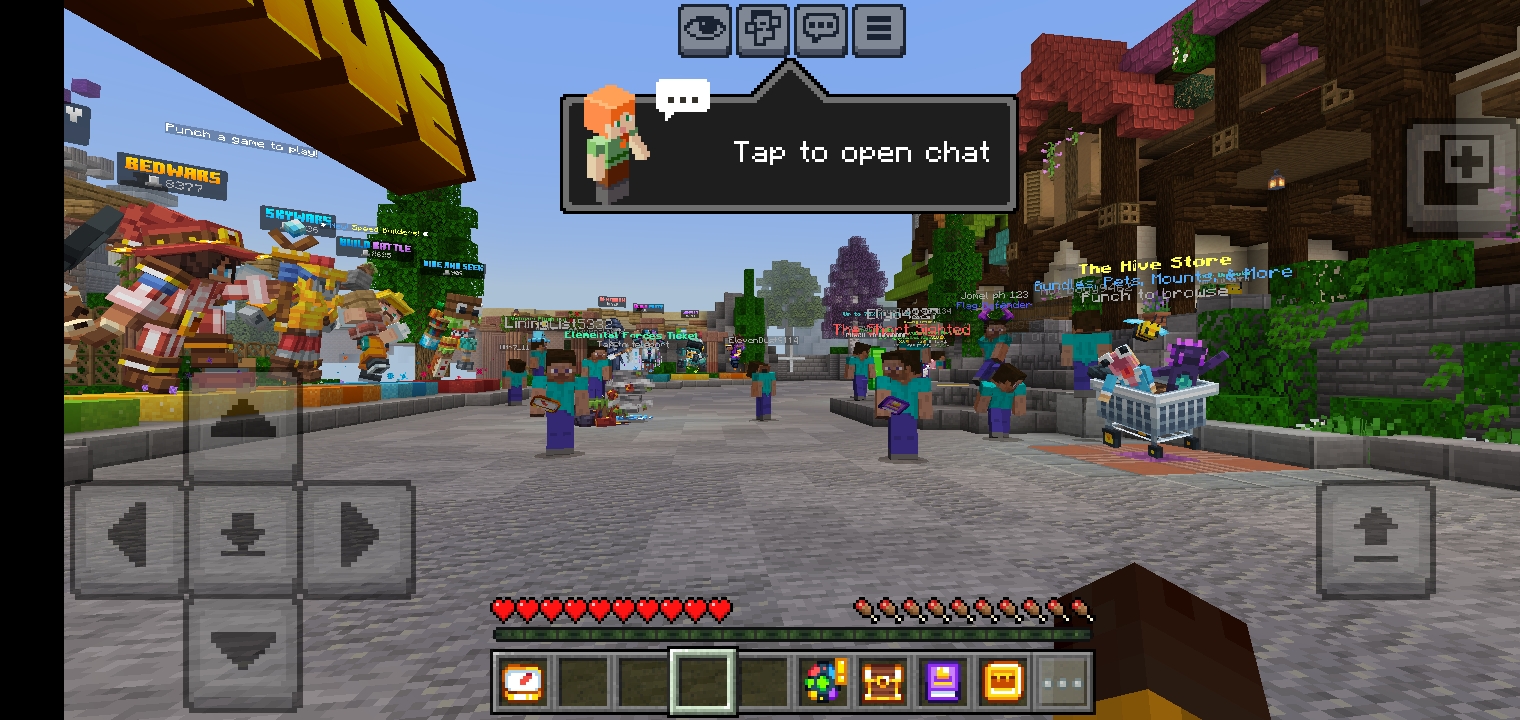Pick the orange locker item in the hotbar
This screenshot has width=1520, height=720.
coord(1003,683)
